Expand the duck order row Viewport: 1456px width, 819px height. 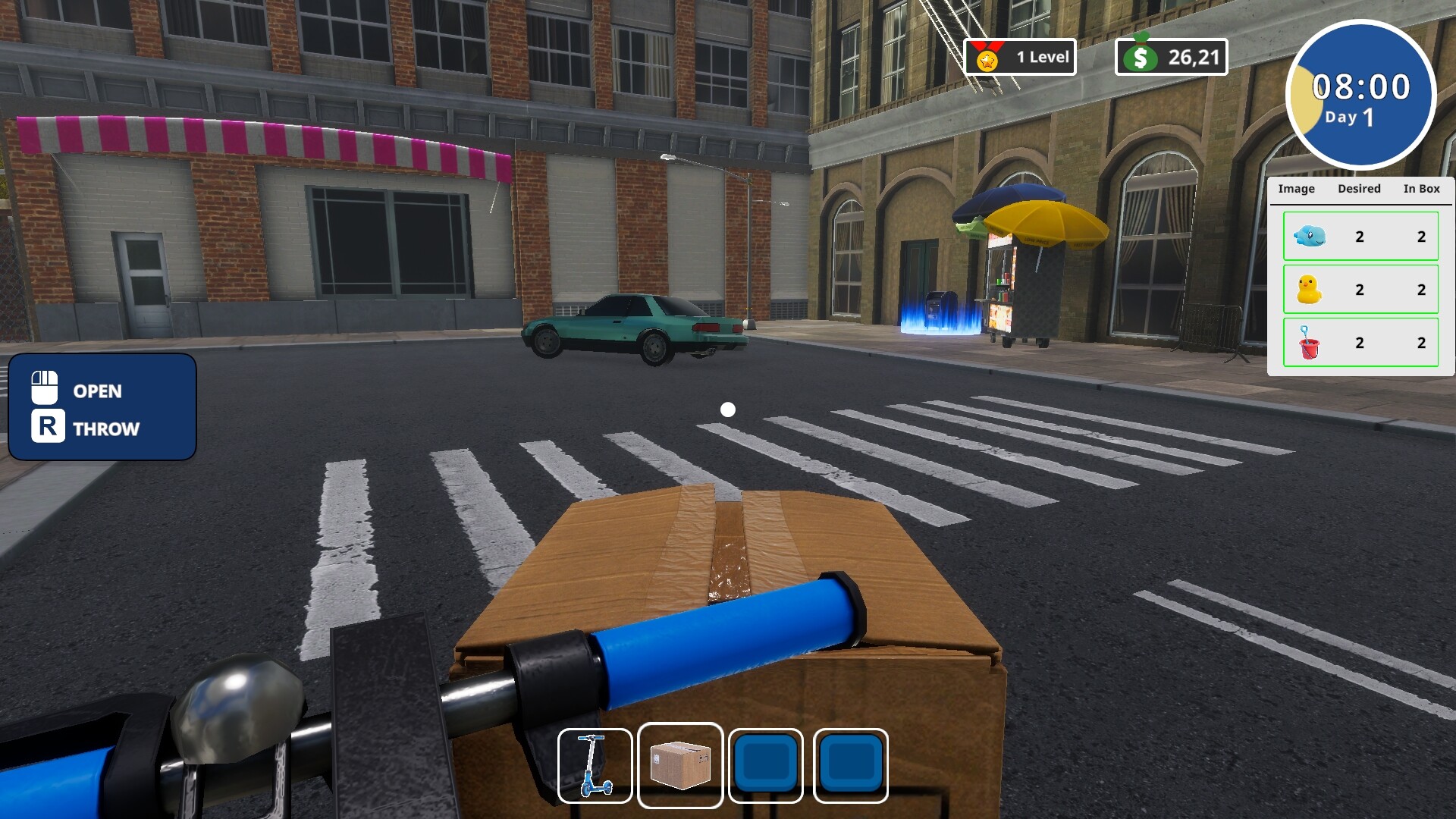click(1360, 289)
